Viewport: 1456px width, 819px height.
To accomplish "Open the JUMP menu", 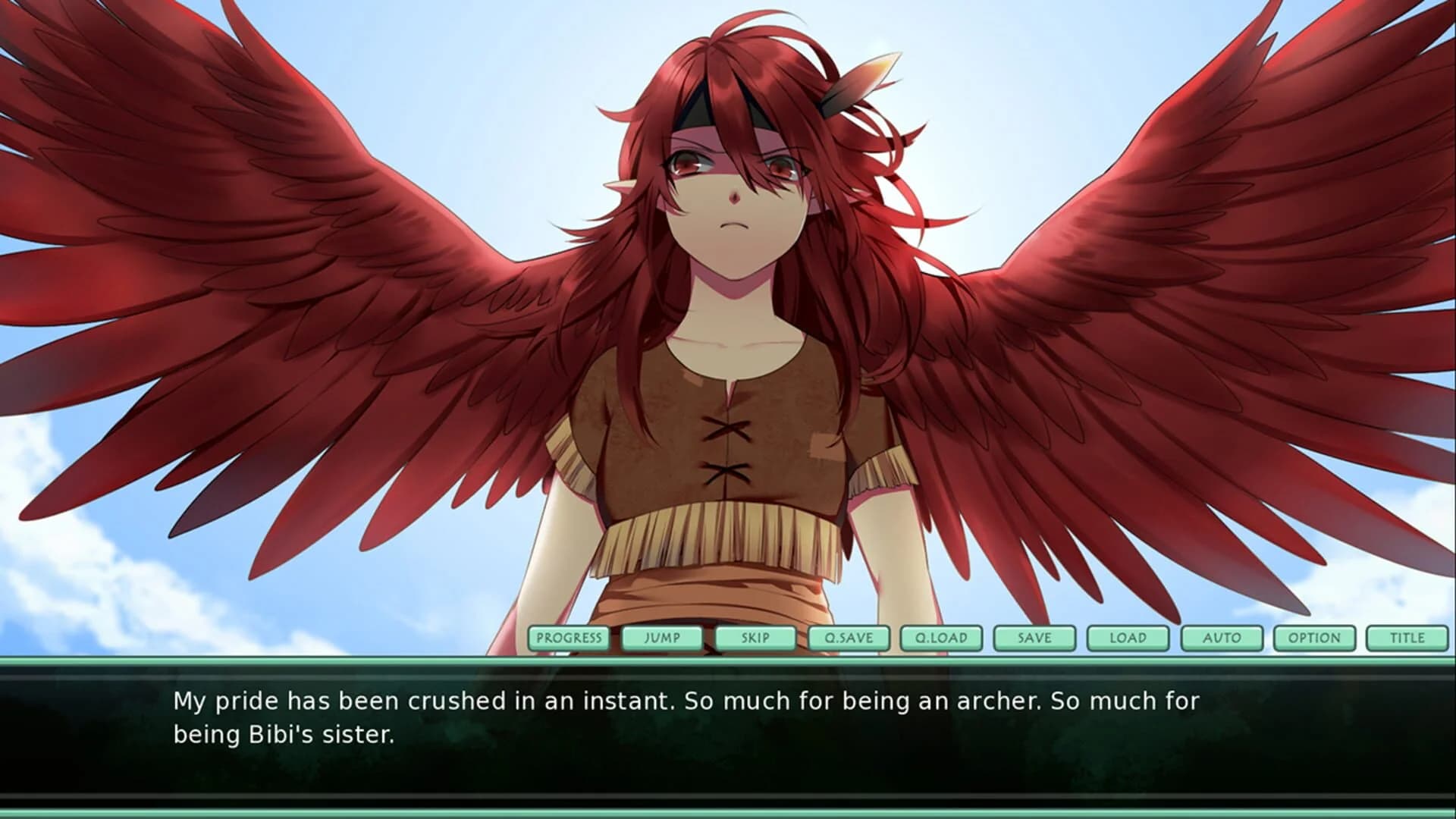I will pyautogui.click(x=663, y=638).
